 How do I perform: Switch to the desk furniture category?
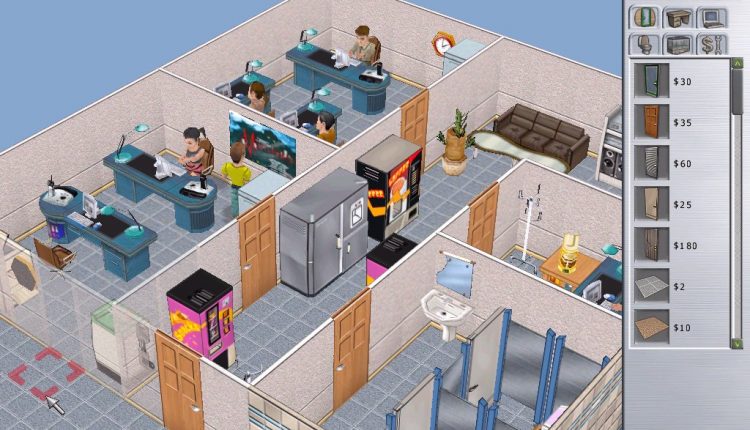679,19
